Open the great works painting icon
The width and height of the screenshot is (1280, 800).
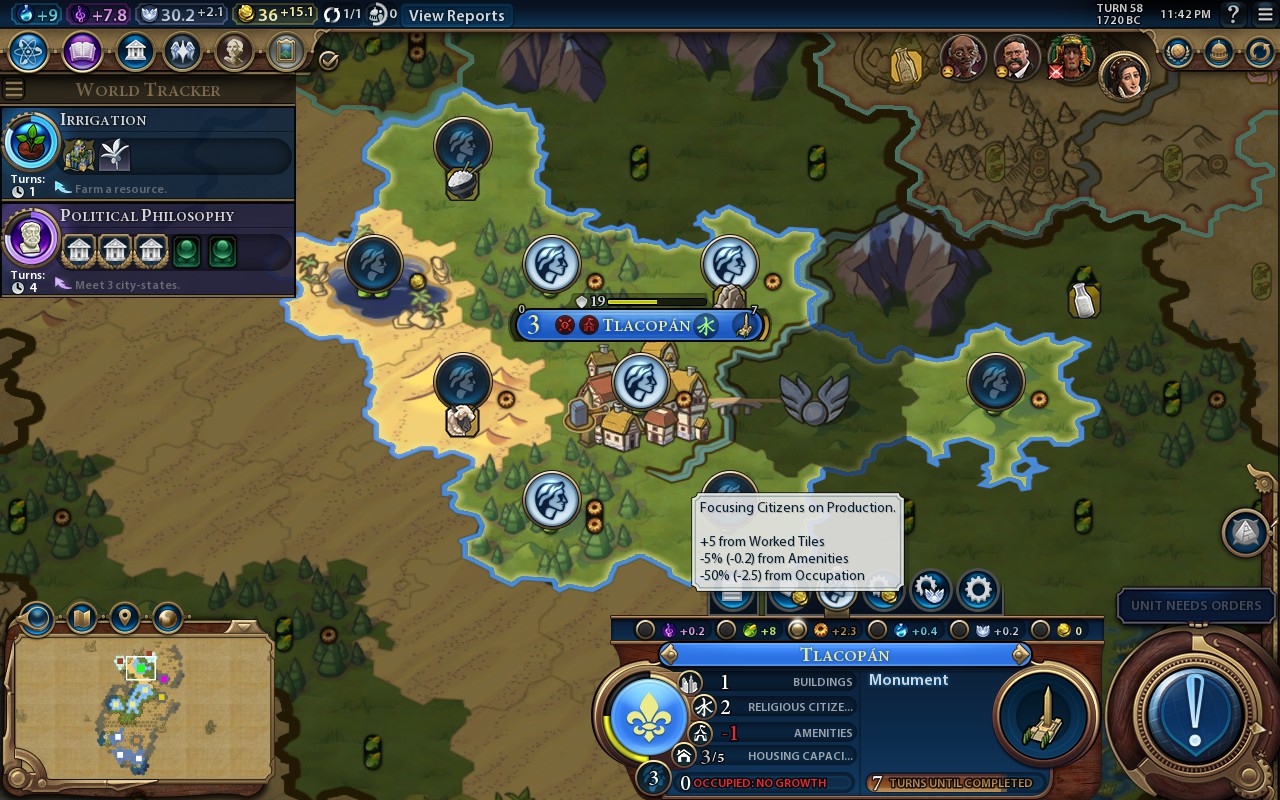point(285,51)
